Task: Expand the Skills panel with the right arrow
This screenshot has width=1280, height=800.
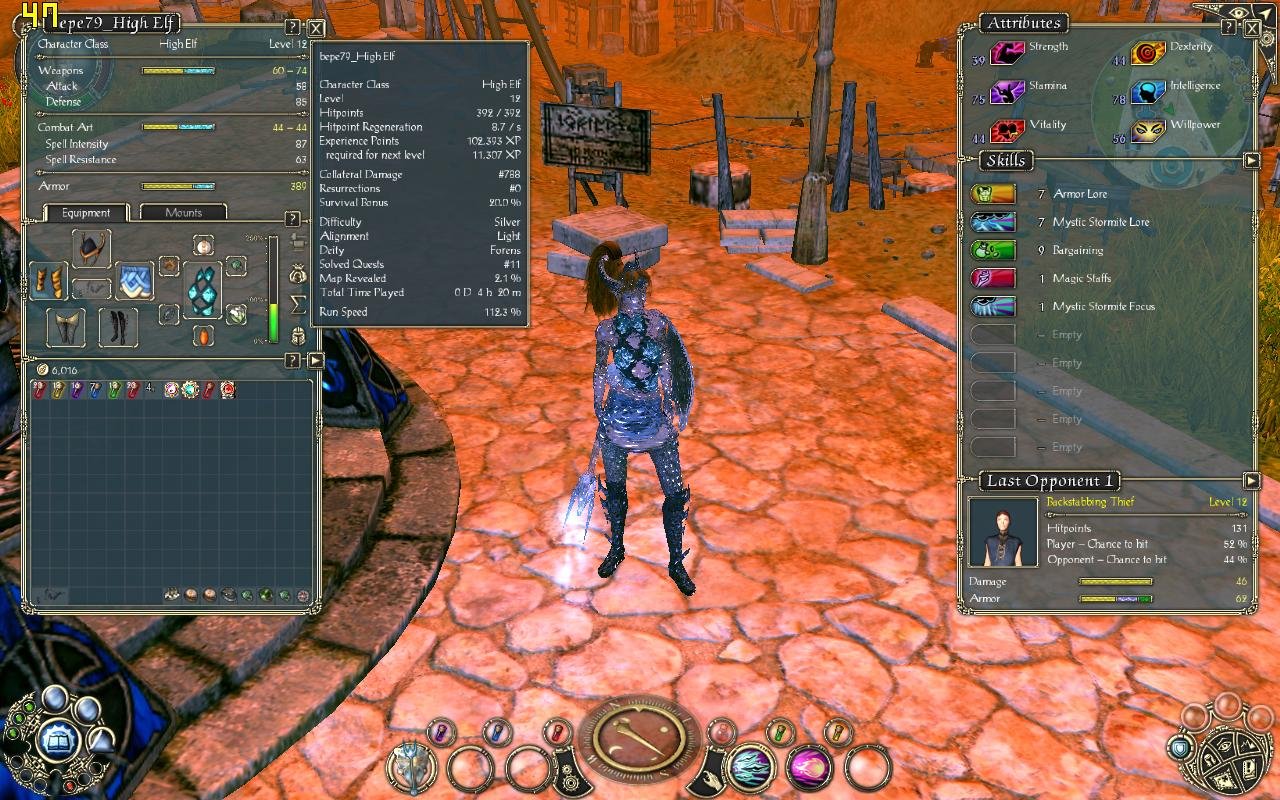Action: pyautogui.click(x=1251, y=159)
